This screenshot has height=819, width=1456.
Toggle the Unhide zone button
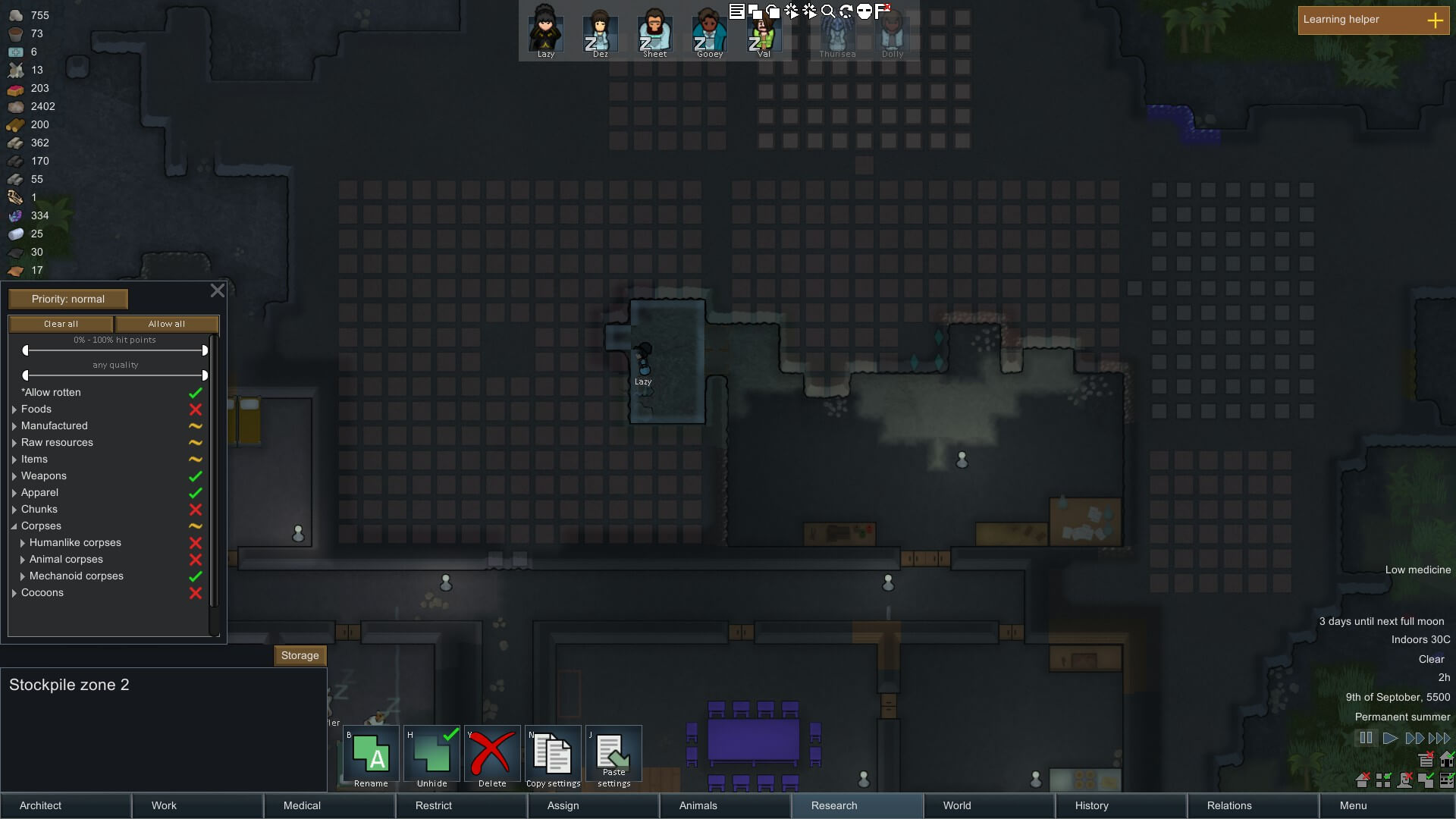tap(431, 755)
